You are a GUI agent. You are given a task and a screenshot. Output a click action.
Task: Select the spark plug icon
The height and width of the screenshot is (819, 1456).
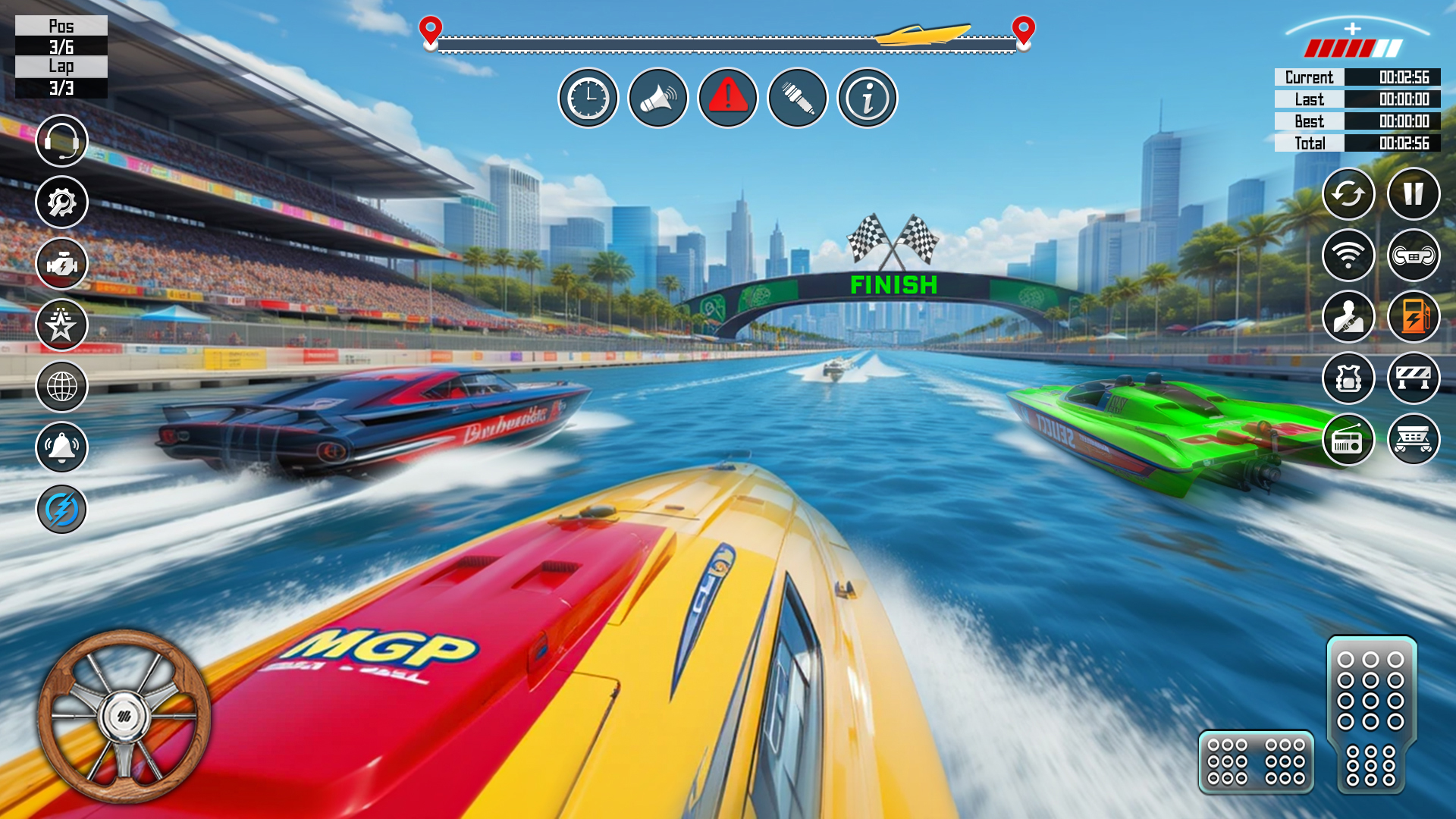click(798, 98)
